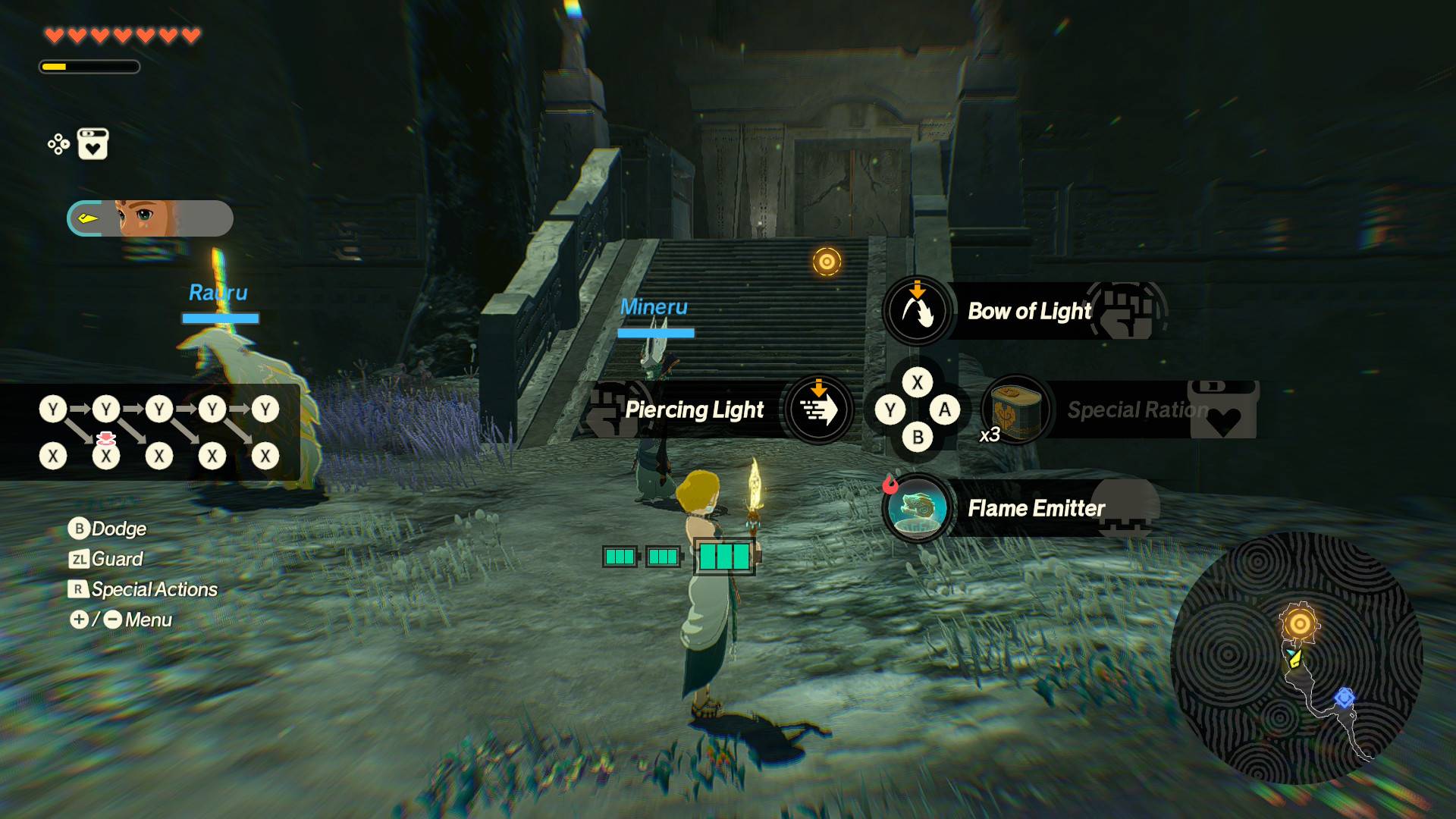Use the Special Ration item
The width and height of the screenshot is (1456, 819).
[1016, 410]
